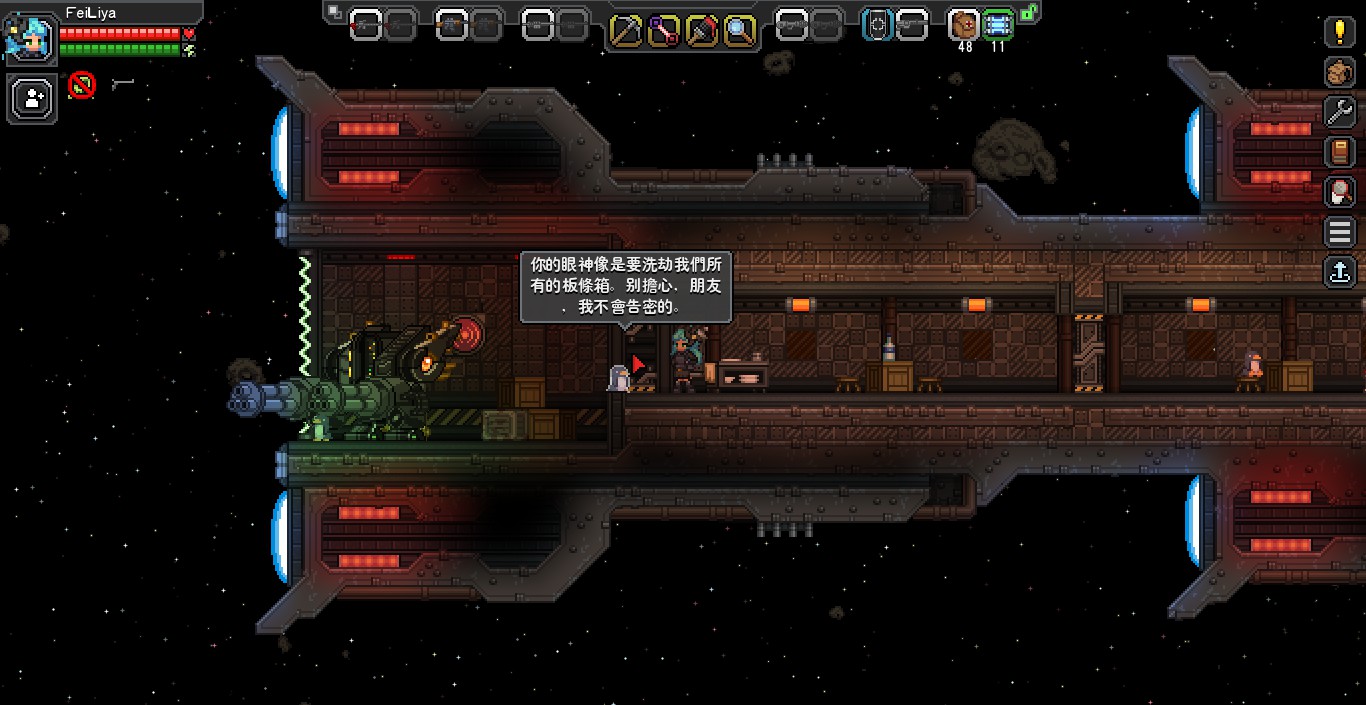Select the bandage stack showing 48

point(965,25)
